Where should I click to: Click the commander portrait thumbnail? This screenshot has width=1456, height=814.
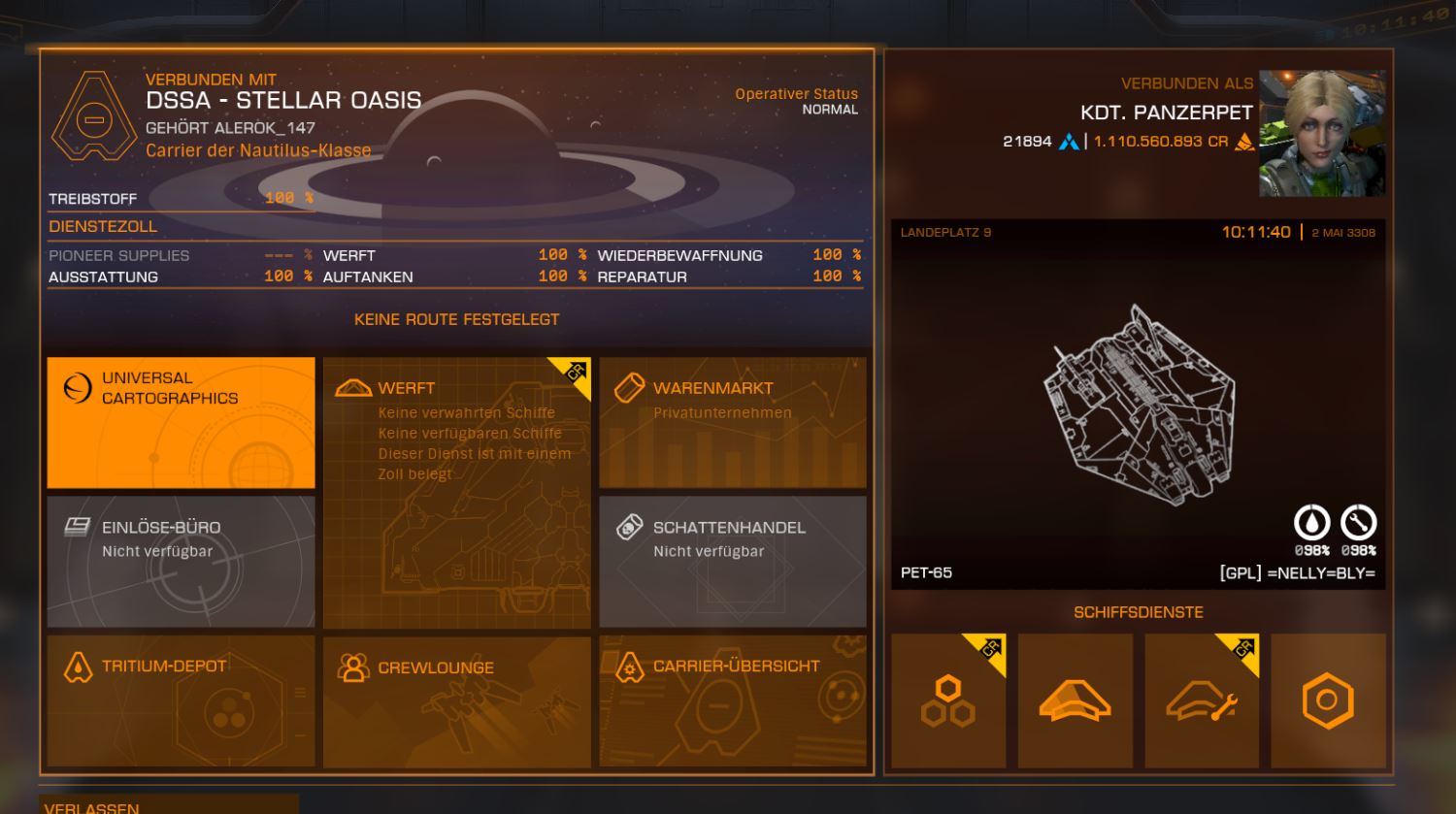click(x=1322, y=133)
